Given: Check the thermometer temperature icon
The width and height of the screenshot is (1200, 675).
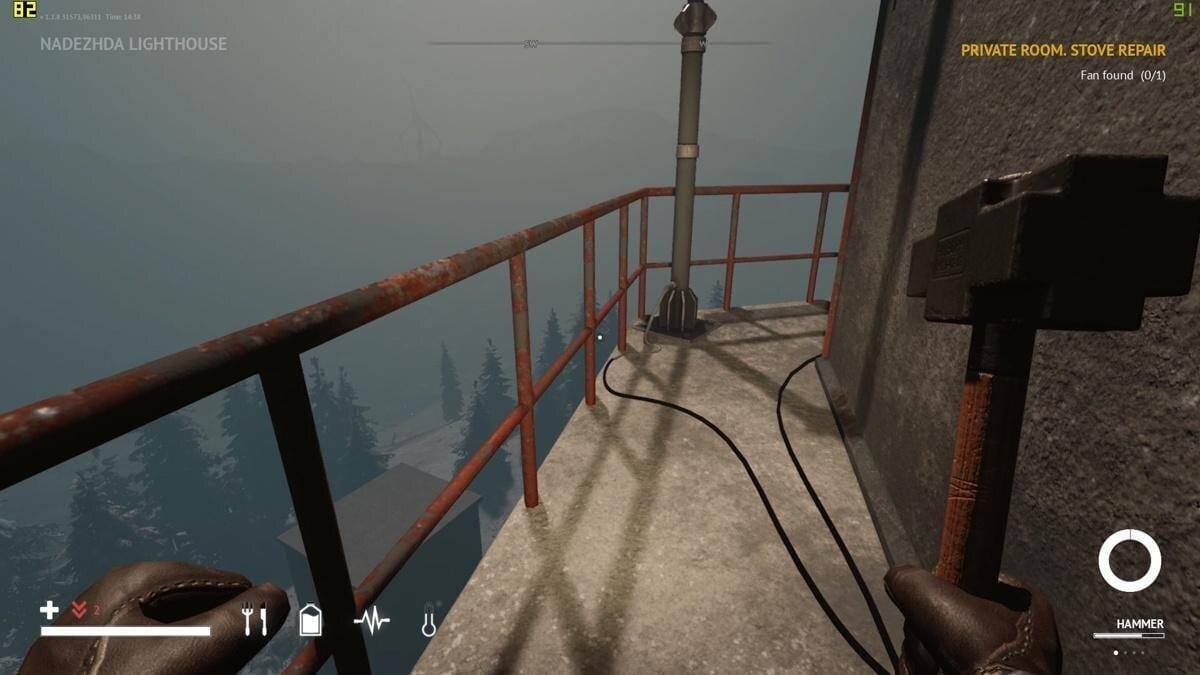Looking at the screenshot, I should pos(429,621).
